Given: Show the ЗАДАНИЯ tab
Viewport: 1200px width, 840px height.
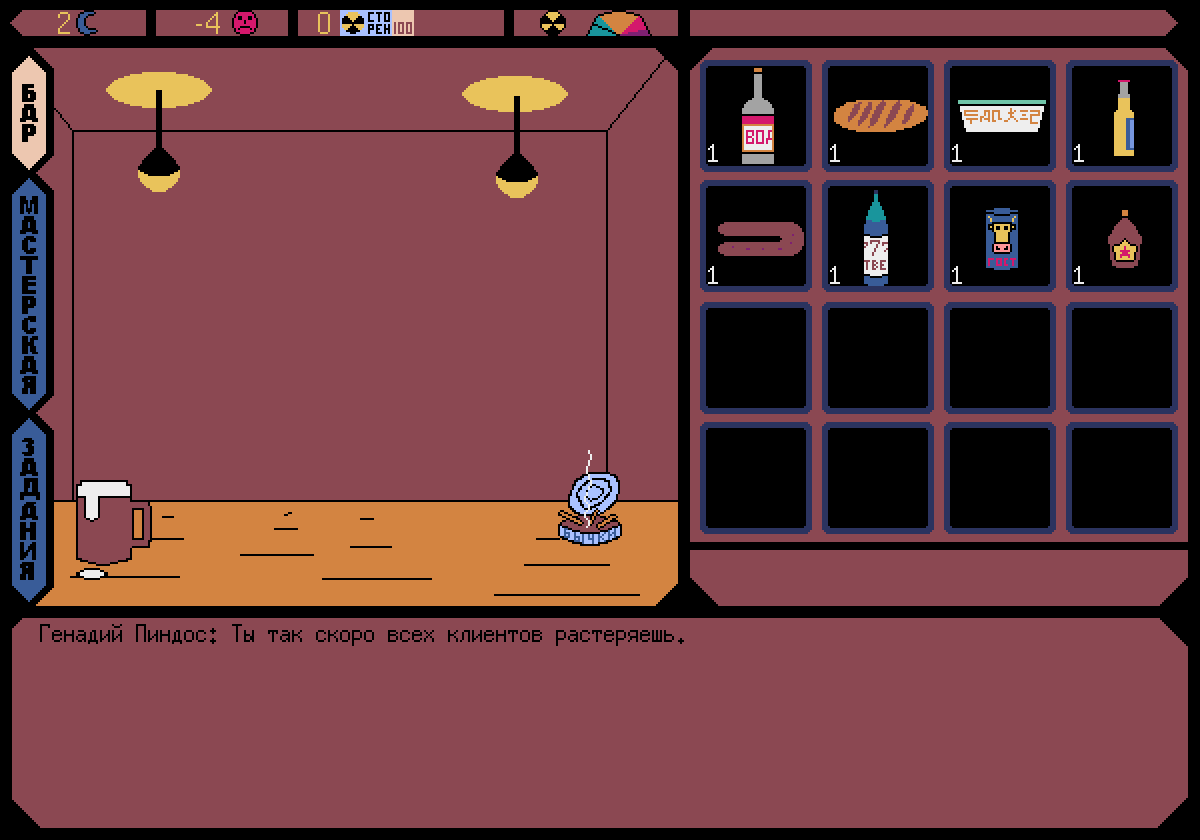Looking at the screenshot, I should [x=30, y=510].
